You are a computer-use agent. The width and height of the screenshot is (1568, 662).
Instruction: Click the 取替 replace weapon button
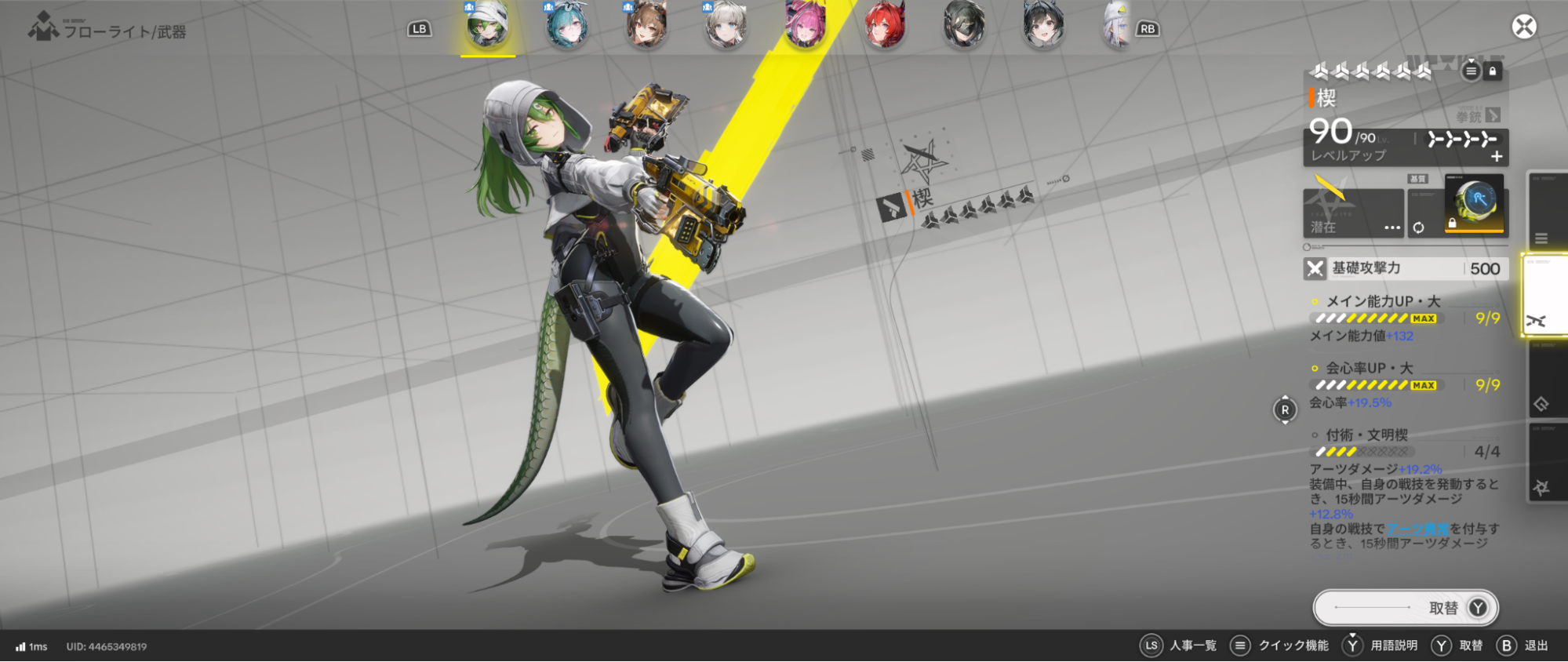tap(1406, 608)
